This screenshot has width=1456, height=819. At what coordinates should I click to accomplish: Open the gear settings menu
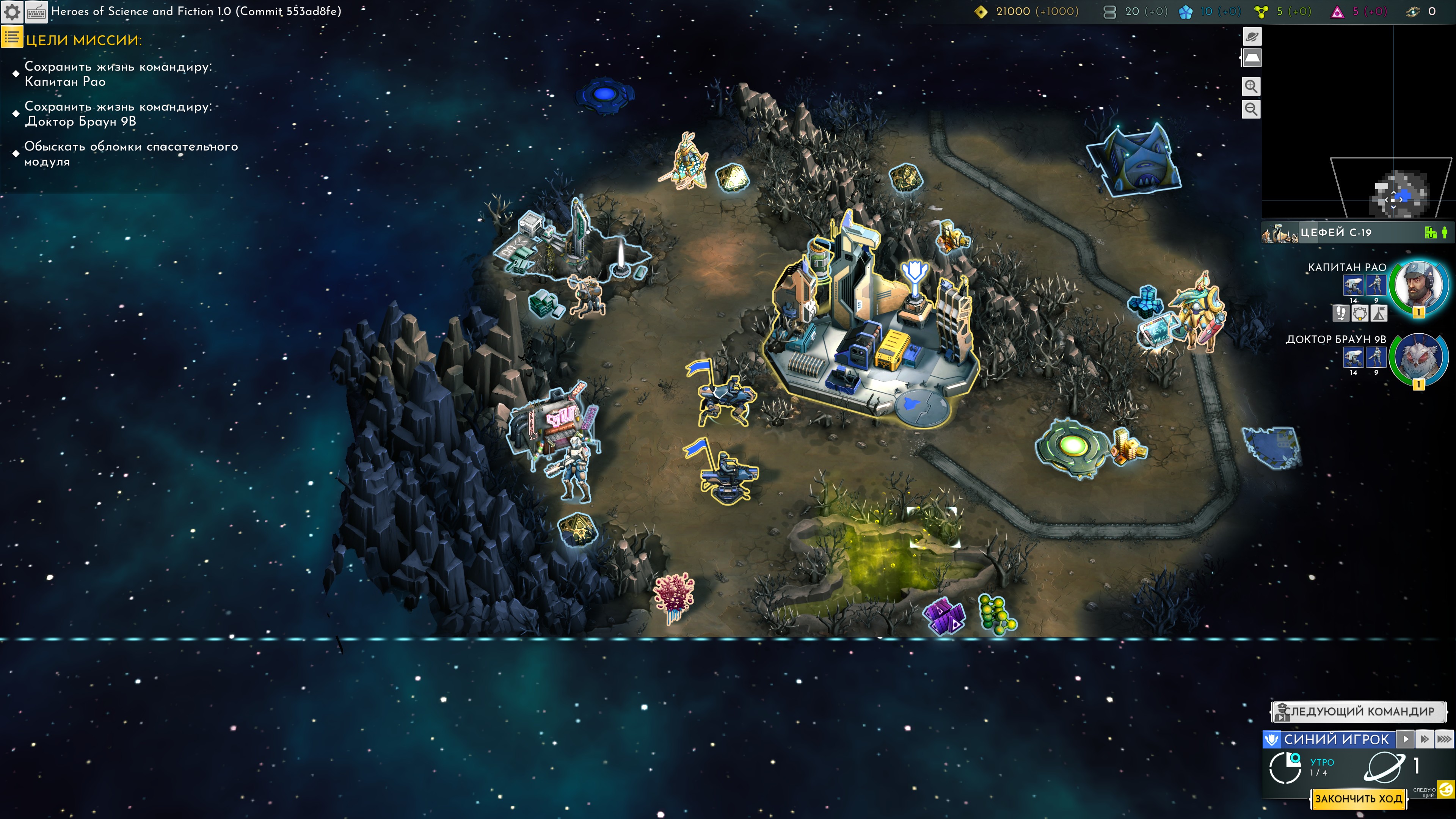tap(13, 12)
